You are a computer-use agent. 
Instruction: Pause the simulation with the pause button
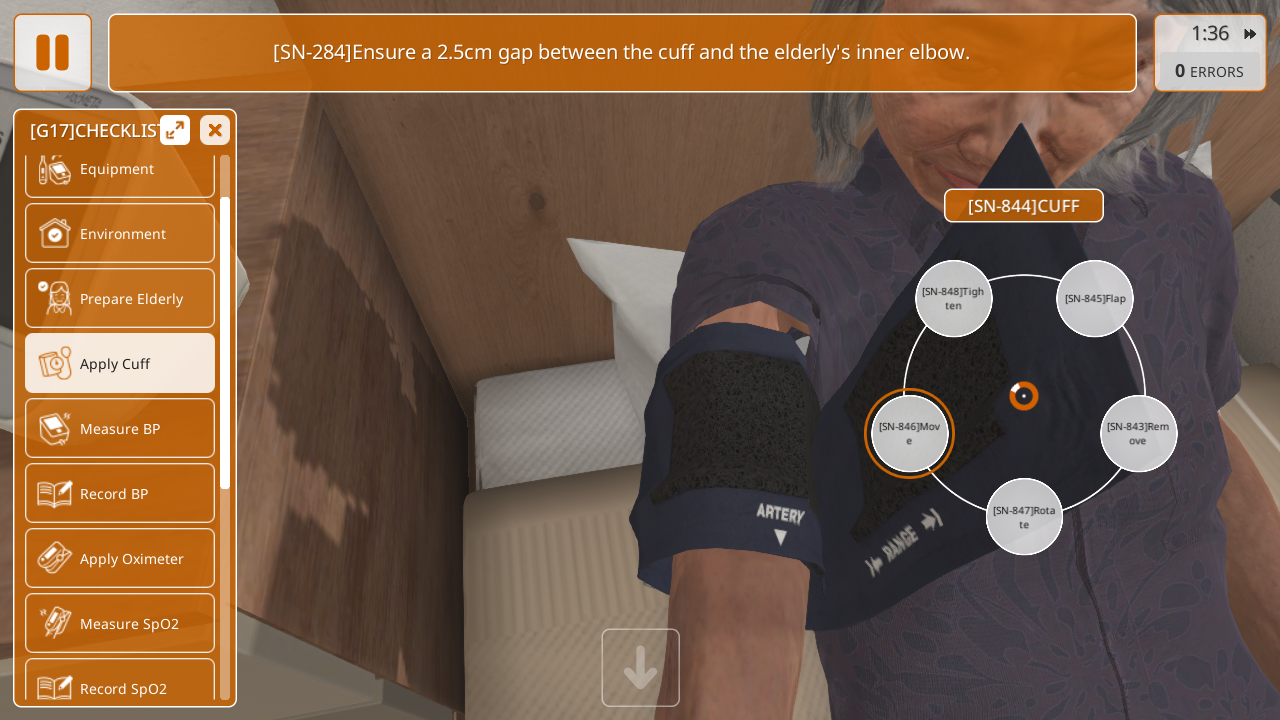coord(52,52)
